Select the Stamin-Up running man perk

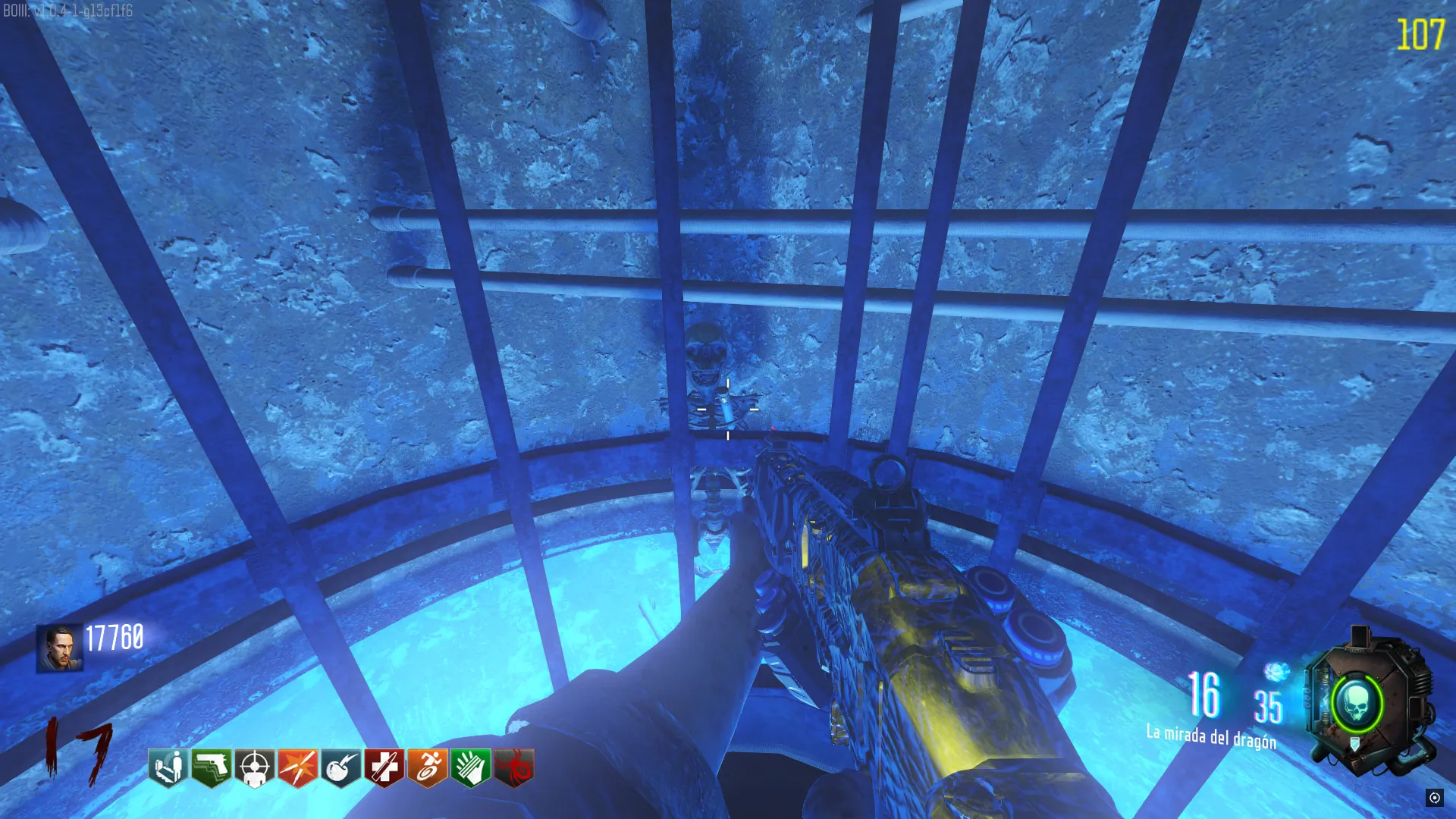tap(428, 767)
